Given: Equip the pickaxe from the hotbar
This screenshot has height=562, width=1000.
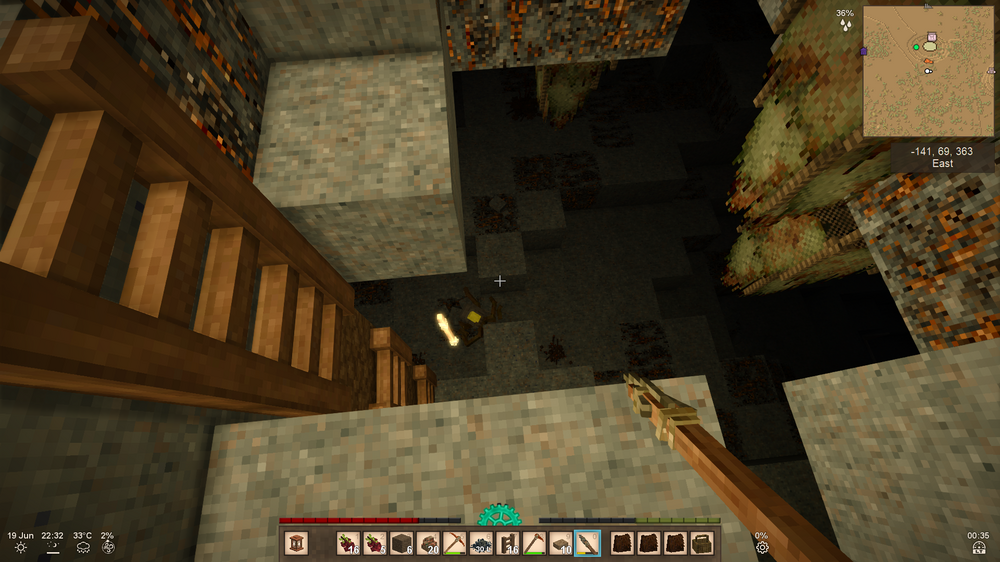Looking at the screenshot, I should coord(454,543).
